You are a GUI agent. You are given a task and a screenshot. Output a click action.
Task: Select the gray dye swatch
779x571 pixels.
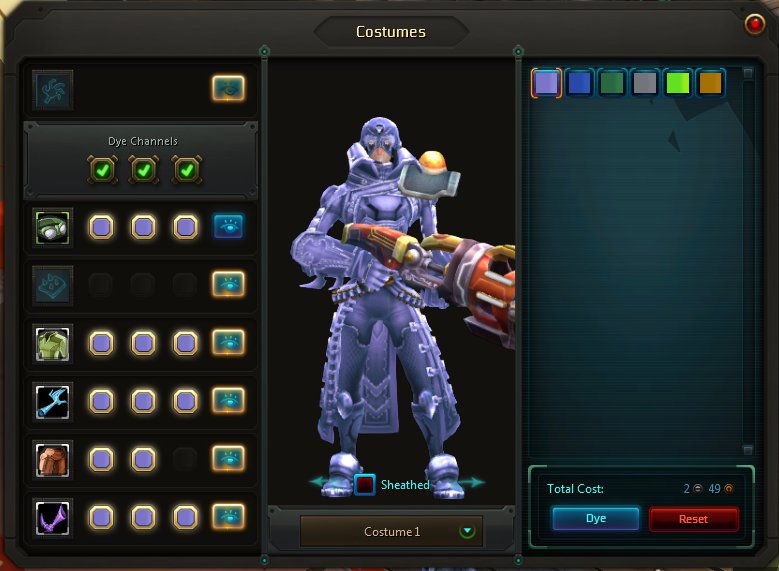coord(645,83)
